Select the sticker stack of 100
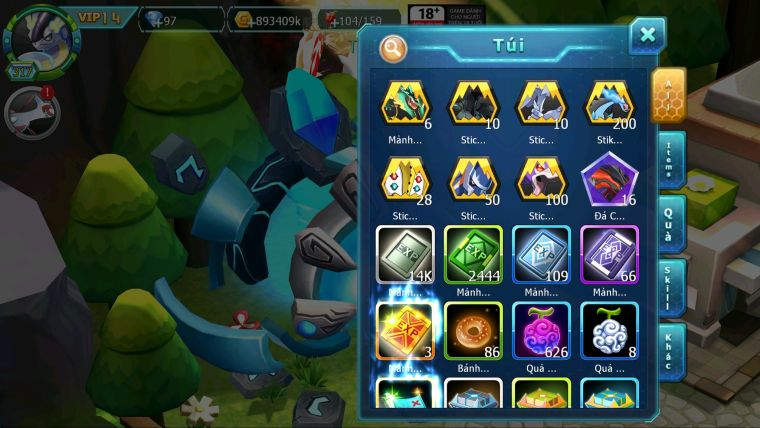Screen dimensions: 760x428 [541, 180]
